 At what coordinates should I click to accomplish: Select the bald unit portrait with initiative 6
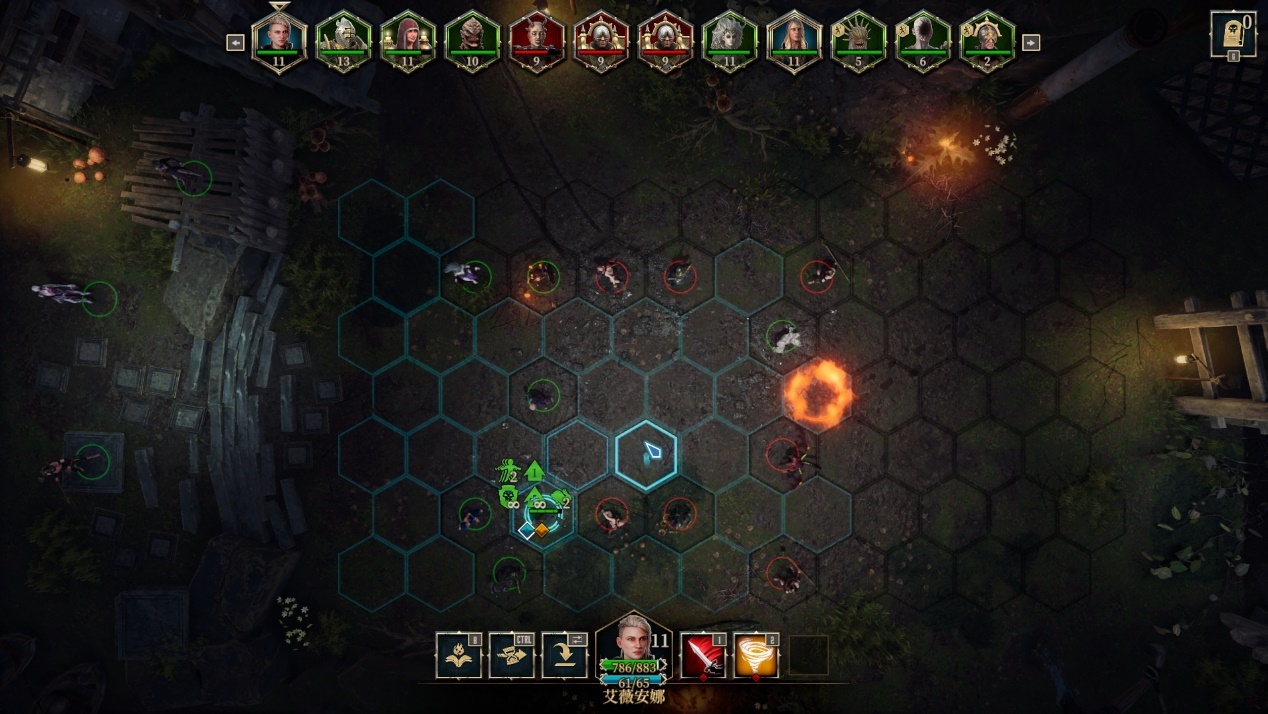922,40
